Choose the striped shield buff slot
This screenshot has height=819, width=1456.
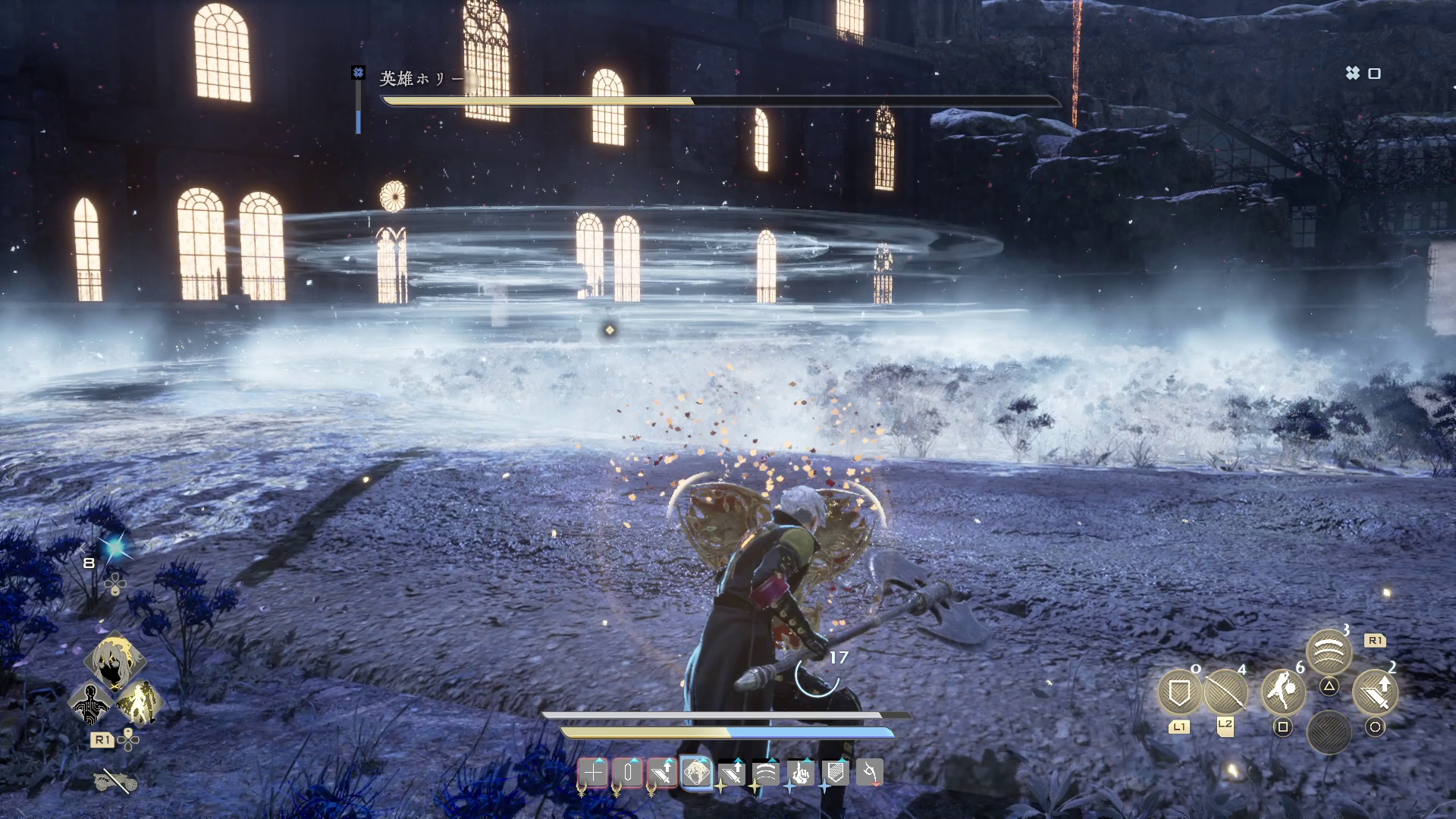tap(835, 773)
